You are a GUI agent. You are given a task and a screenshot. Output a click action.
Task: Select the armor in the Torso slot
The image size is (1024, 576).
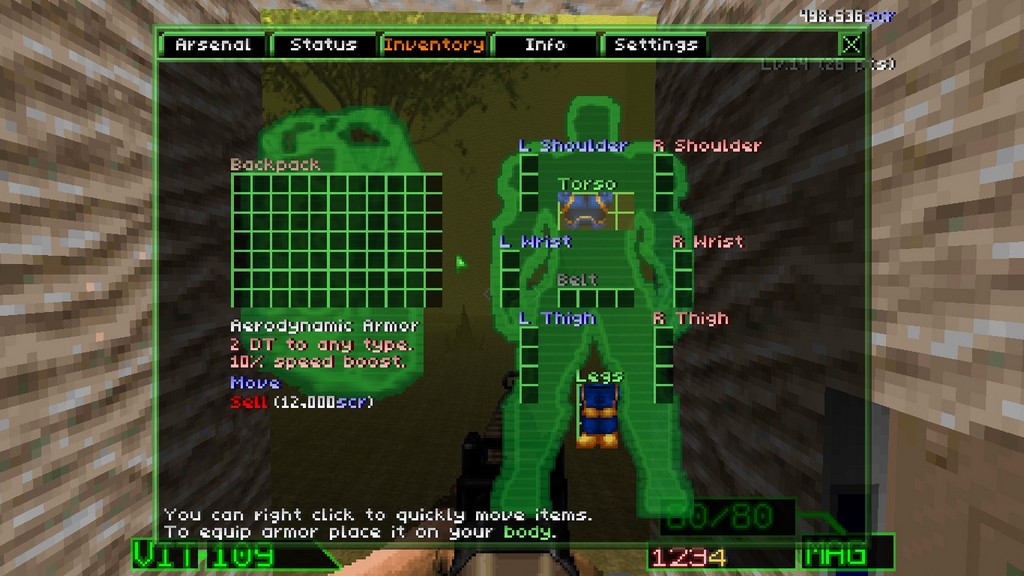point(586,211)
